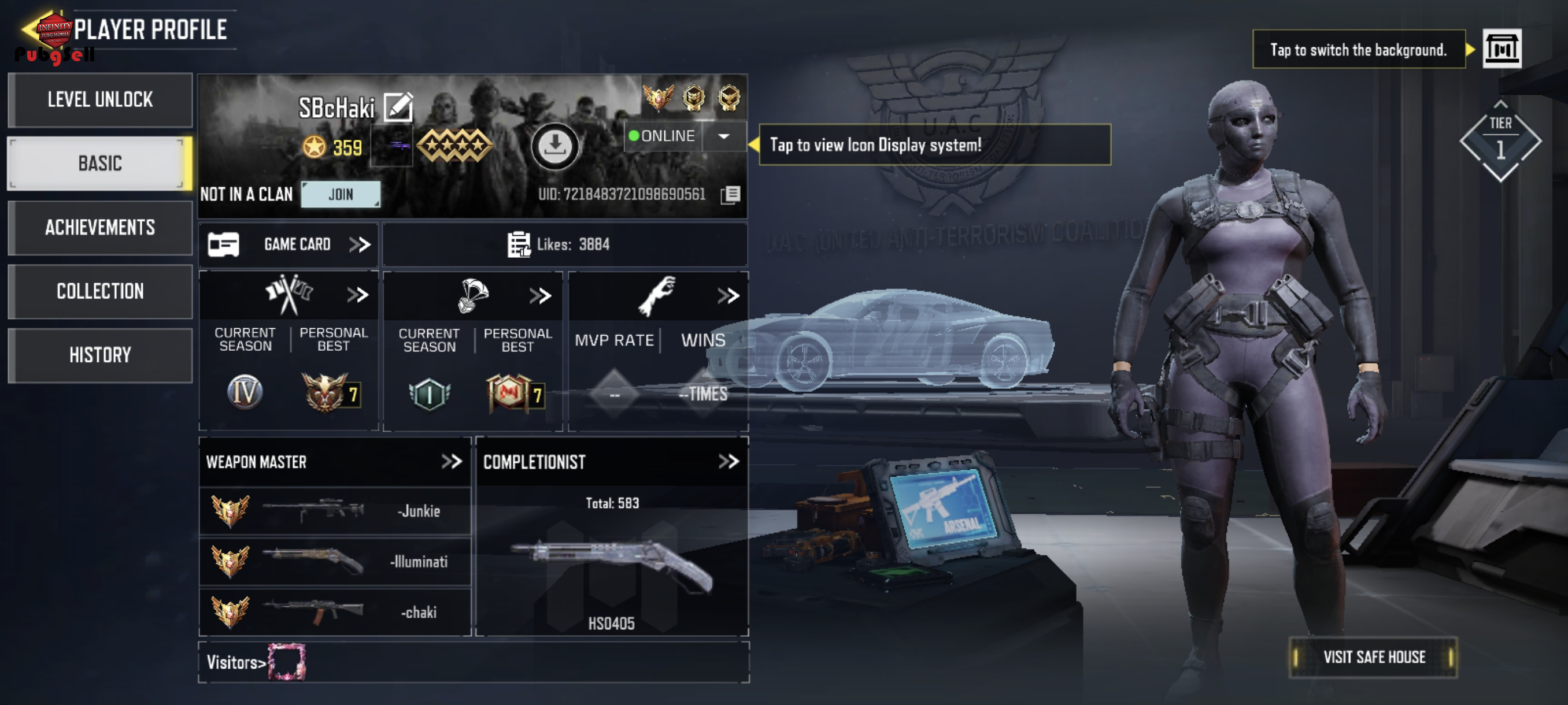Open the Achievements tab
The height and width of the screenshot is (705, 1568).
100,228
